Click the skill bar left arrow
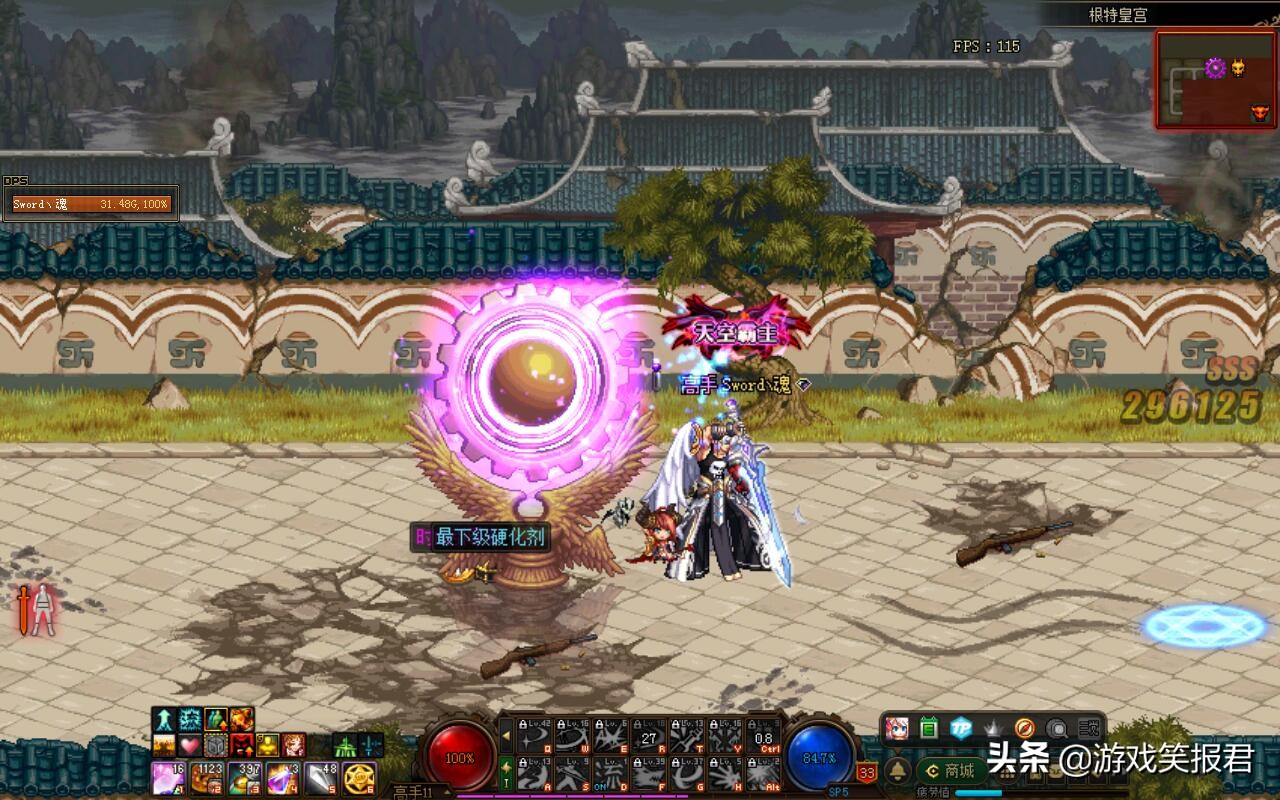The image size is (1280, 800). tap(506, 736)
